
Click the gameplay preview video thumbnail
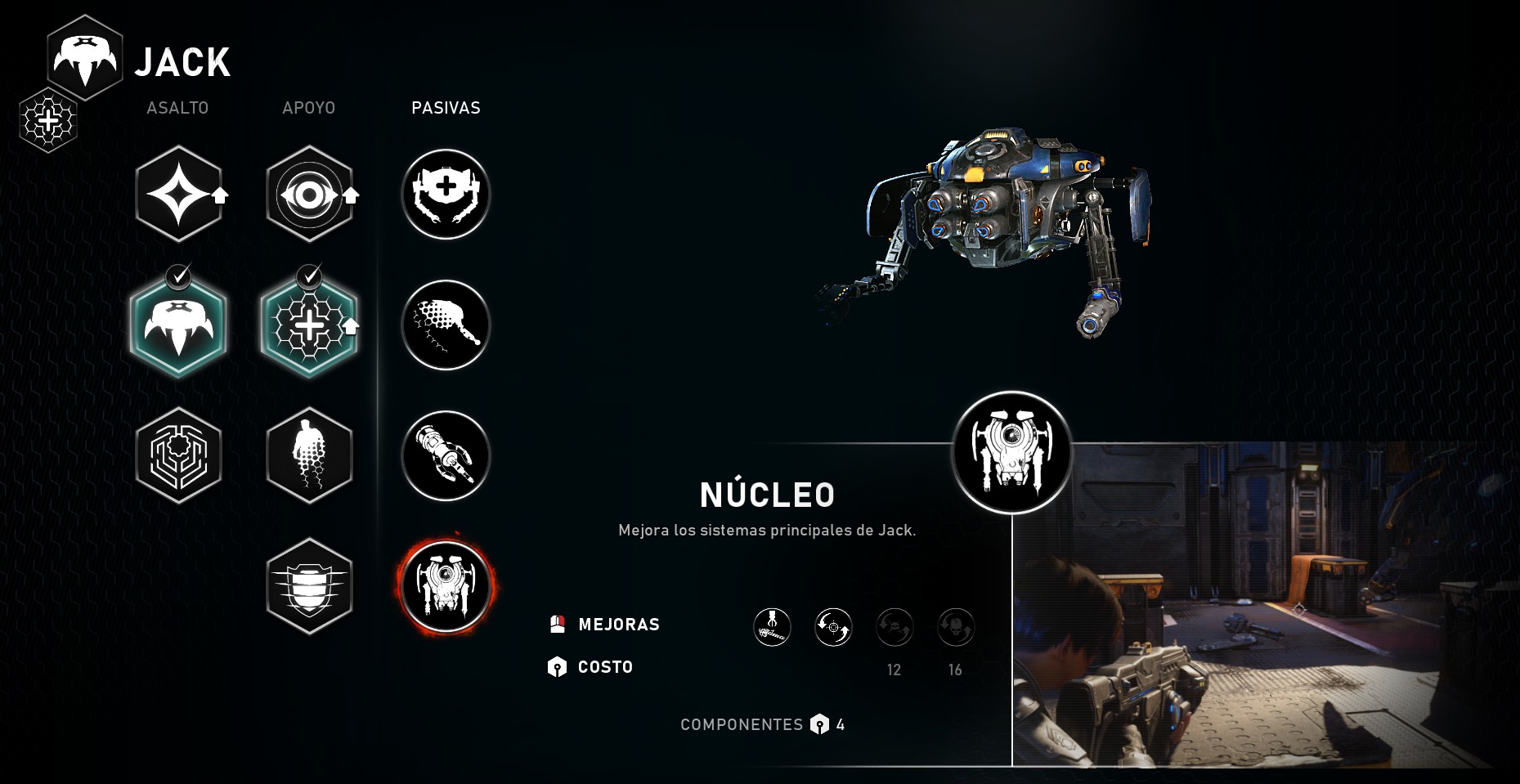[1259, 605]
